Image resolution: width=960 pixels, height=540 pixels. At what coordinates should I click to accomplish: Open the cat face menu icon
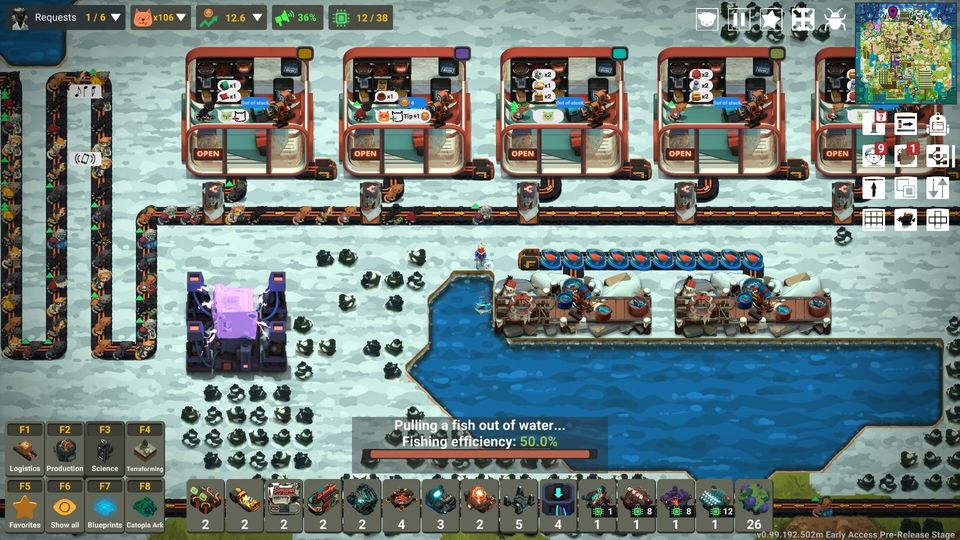pyautogui.click(x=707, y=19)
